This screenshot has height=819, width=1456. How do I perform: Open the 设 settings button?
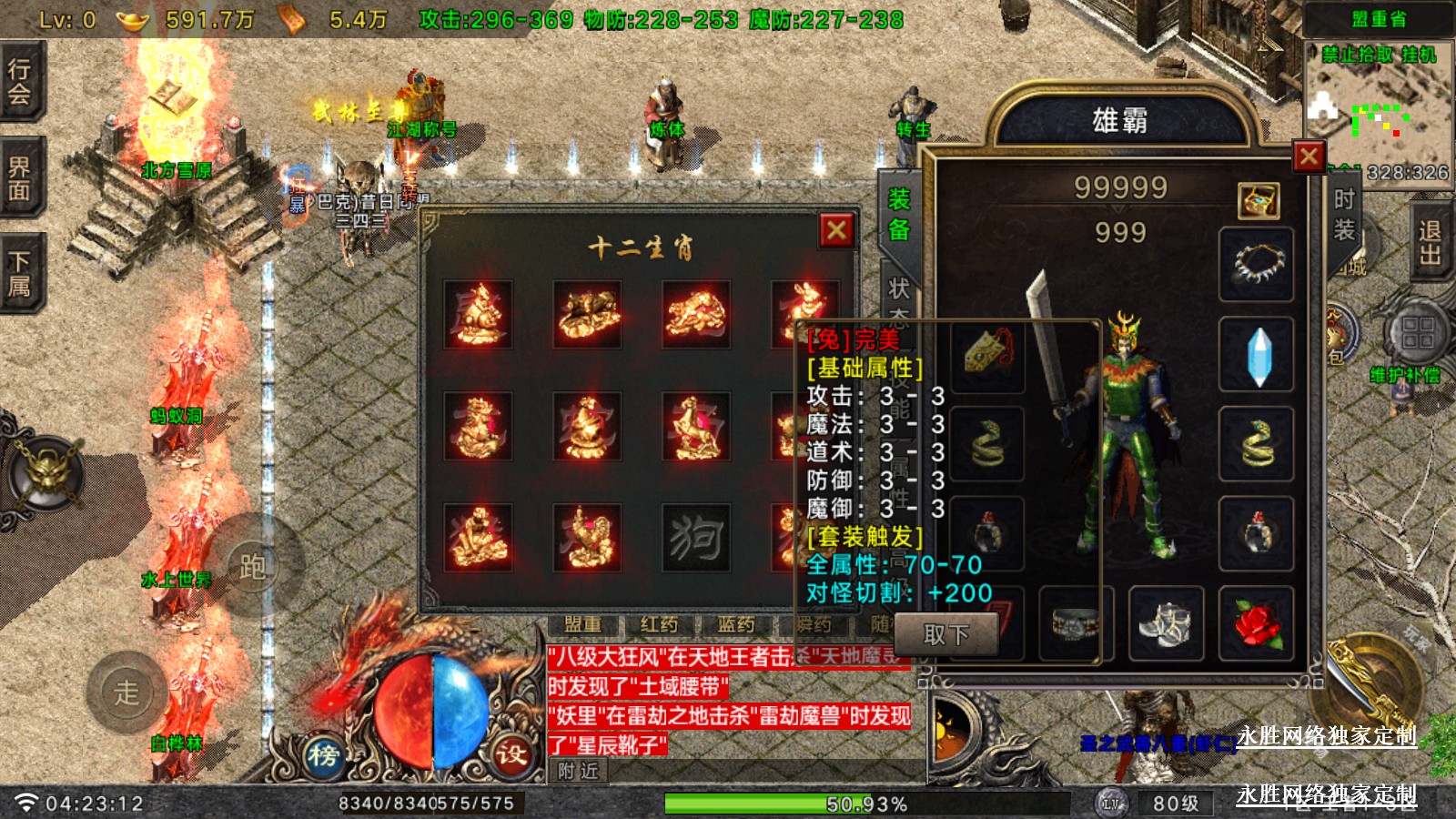click(x=511, y=754)
